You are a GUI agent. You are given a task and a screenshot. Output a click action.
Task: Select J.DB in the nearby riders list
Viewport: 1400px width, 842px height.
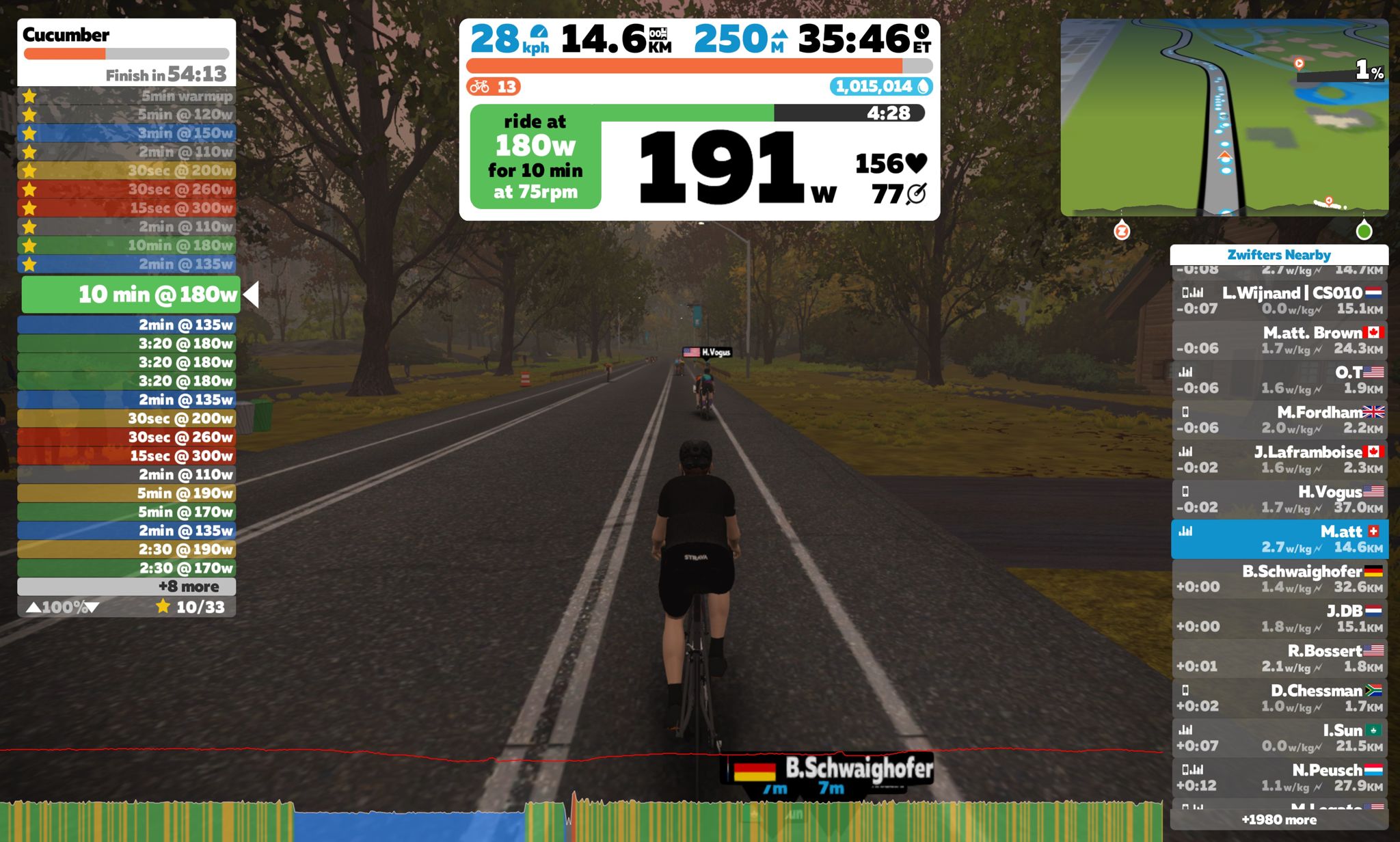pos(1279,619)
